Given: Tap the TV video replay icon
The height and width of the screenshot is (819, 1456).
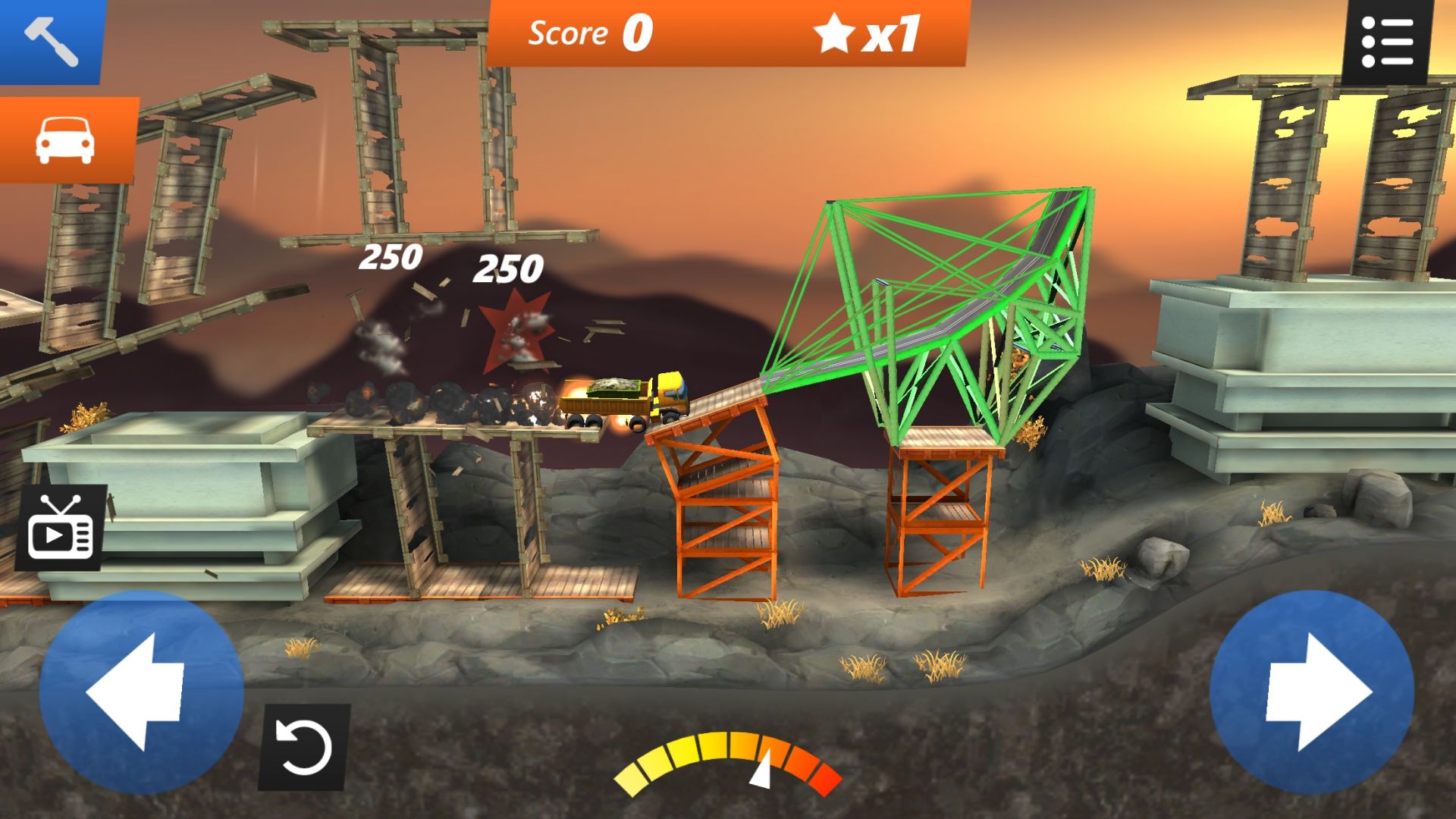Looking at the screenshot, I should click(61, 528).
